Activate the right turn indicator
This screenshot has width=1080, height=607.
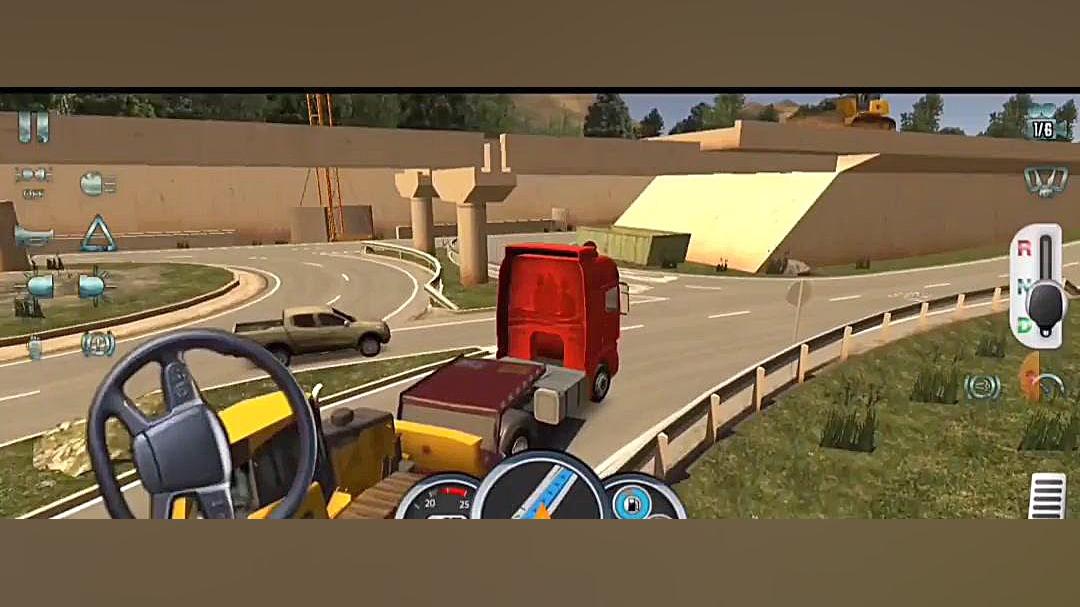tap(94, 287)
